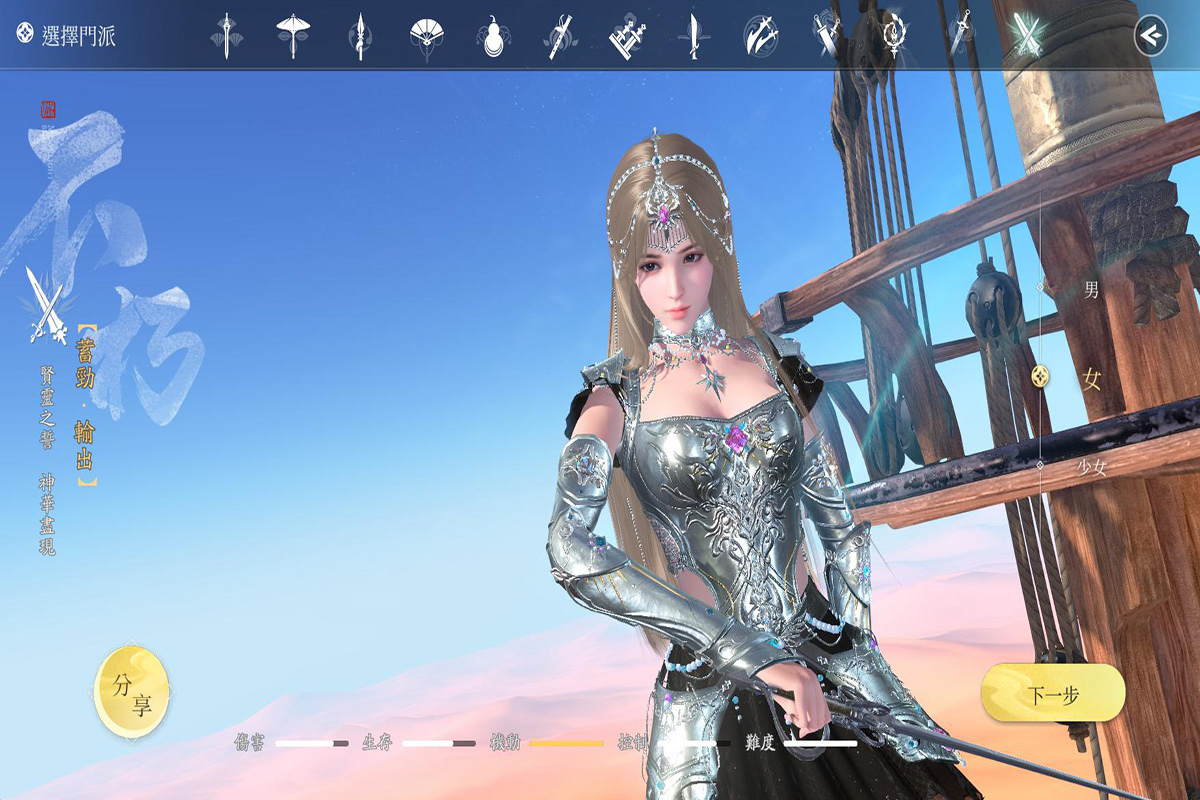The image size is (1200, 800).
Task: Select the flute sect icon
Action: coord(558,36)
